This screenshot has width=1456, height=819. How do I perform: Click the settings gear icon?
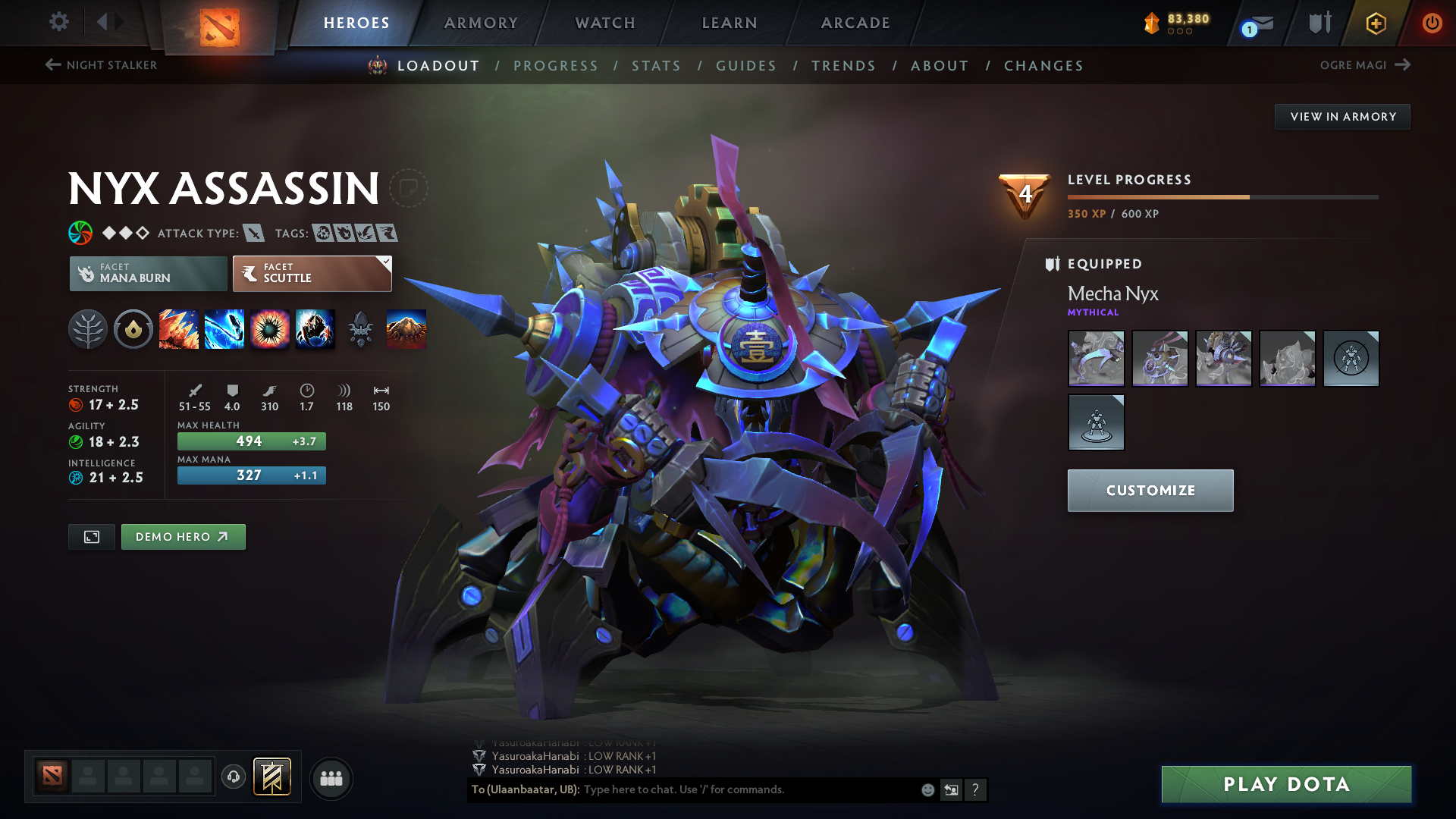(59, 23)
